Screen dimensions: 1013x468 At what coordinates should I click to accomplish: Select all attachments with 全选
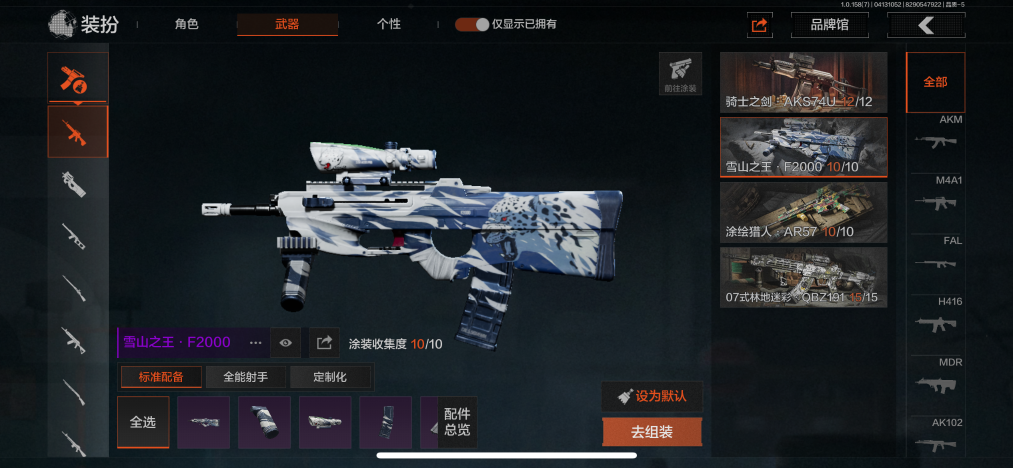(x=143, y=422)
